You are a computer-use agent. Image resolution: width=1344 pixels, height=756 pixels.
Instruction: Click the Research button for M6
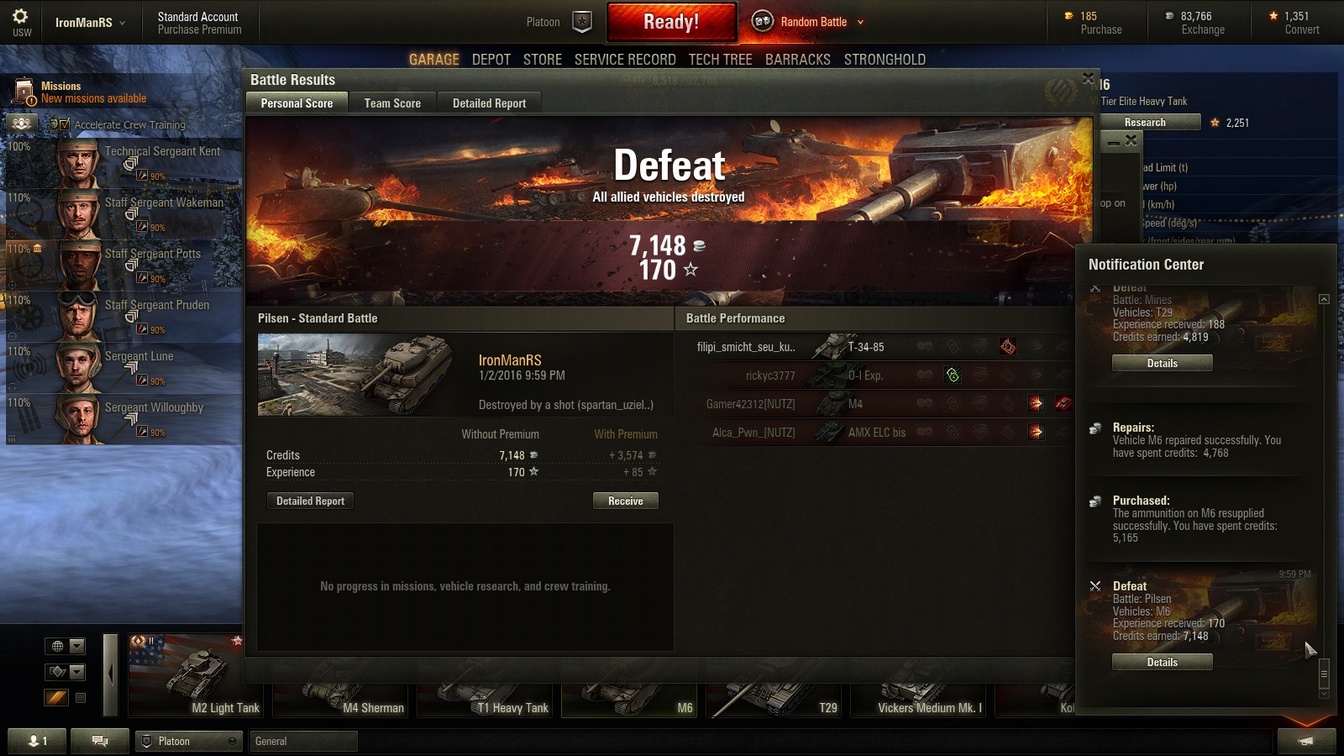[1145, 122]
